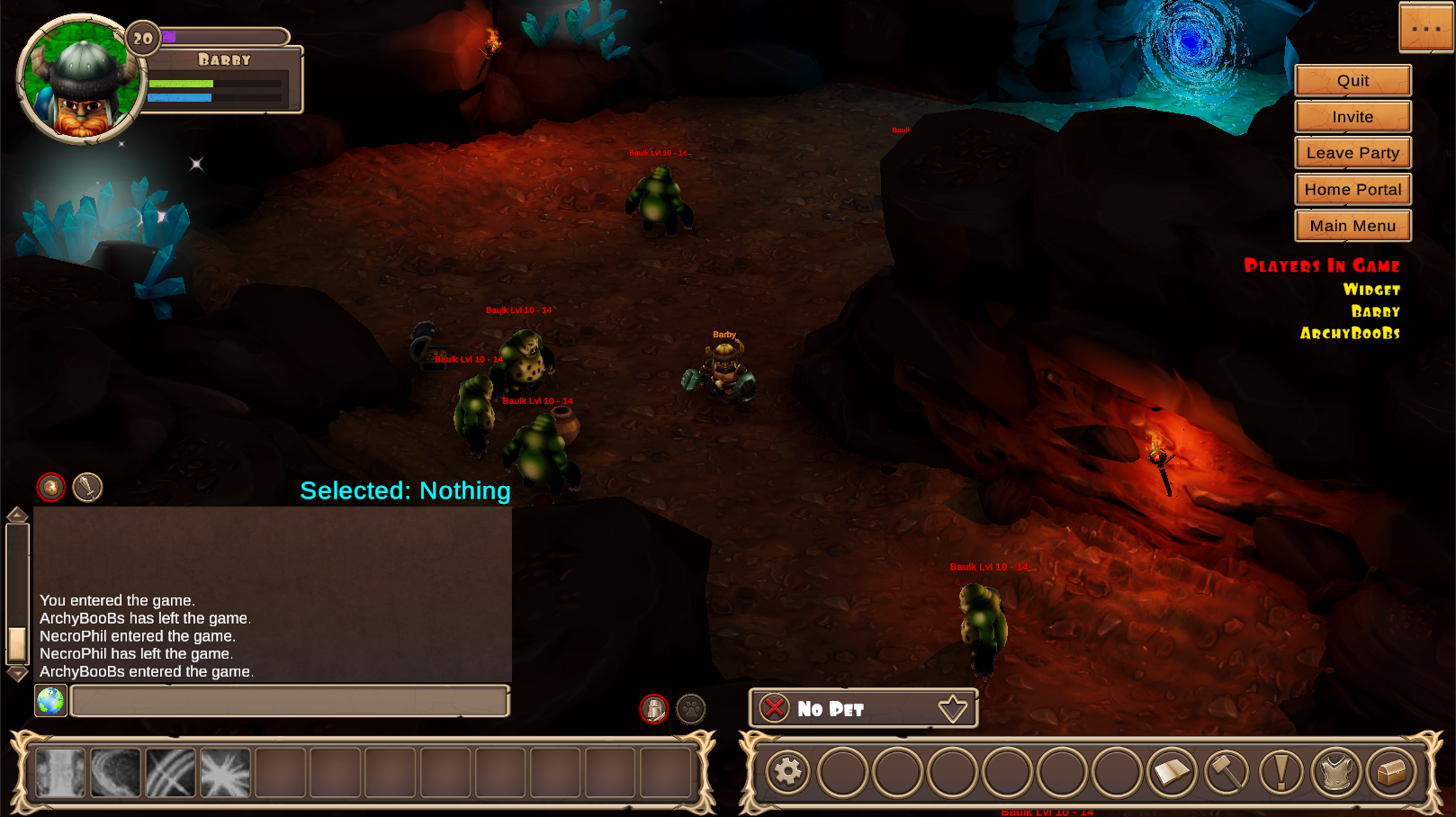
Task: Open the hammer crafting icon
Action: pyautogui.click(x=1227, y=772)
